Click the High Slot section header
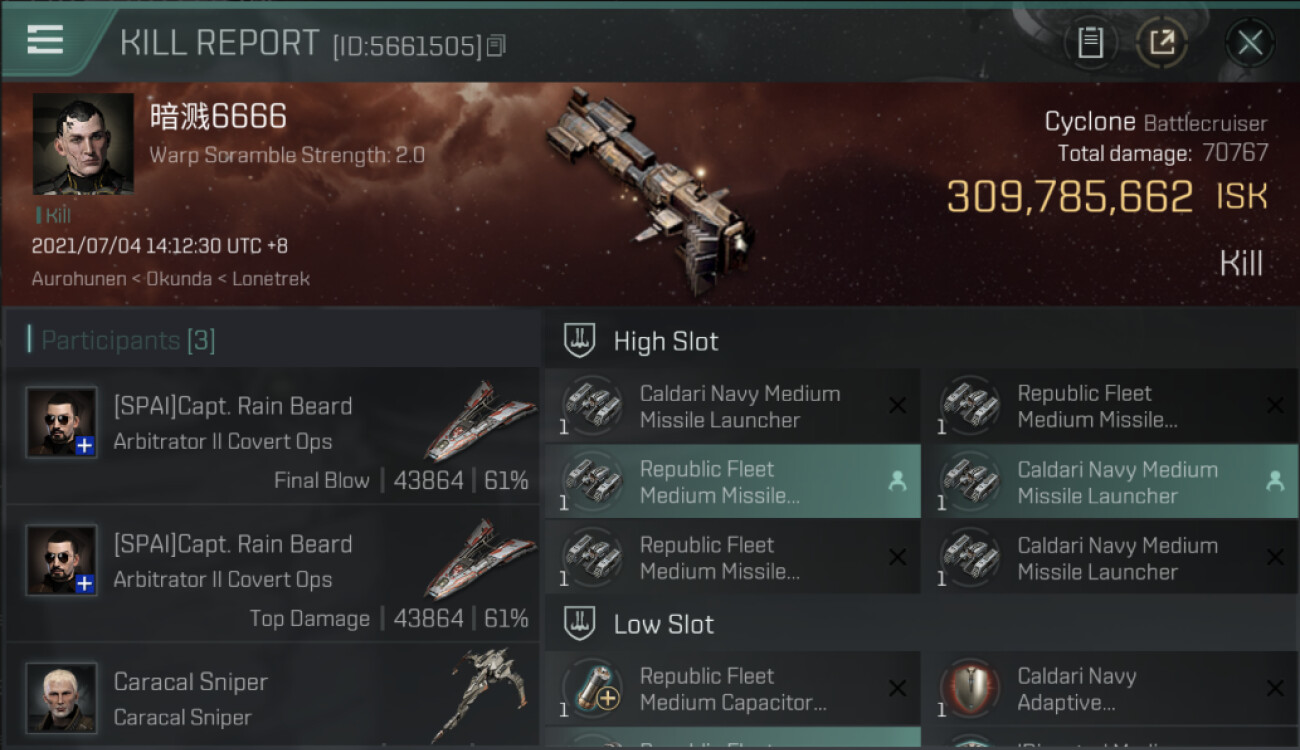Viewport: 1300px width, 750px height. click(x=665, y=341)
